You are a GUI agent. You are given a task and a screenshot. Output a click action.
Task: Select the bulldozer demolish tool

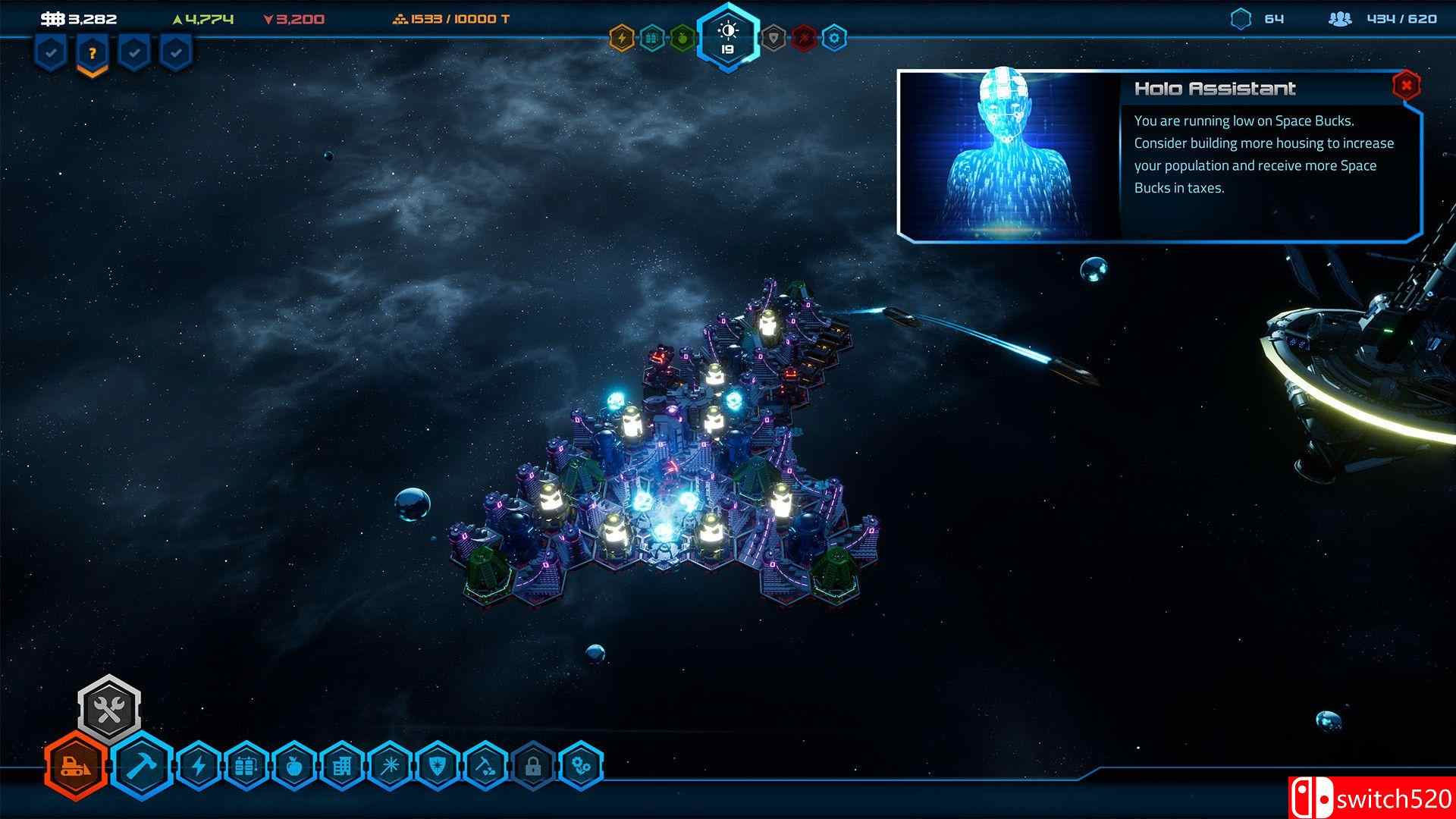pyautogui.click(x=74, y=766)
